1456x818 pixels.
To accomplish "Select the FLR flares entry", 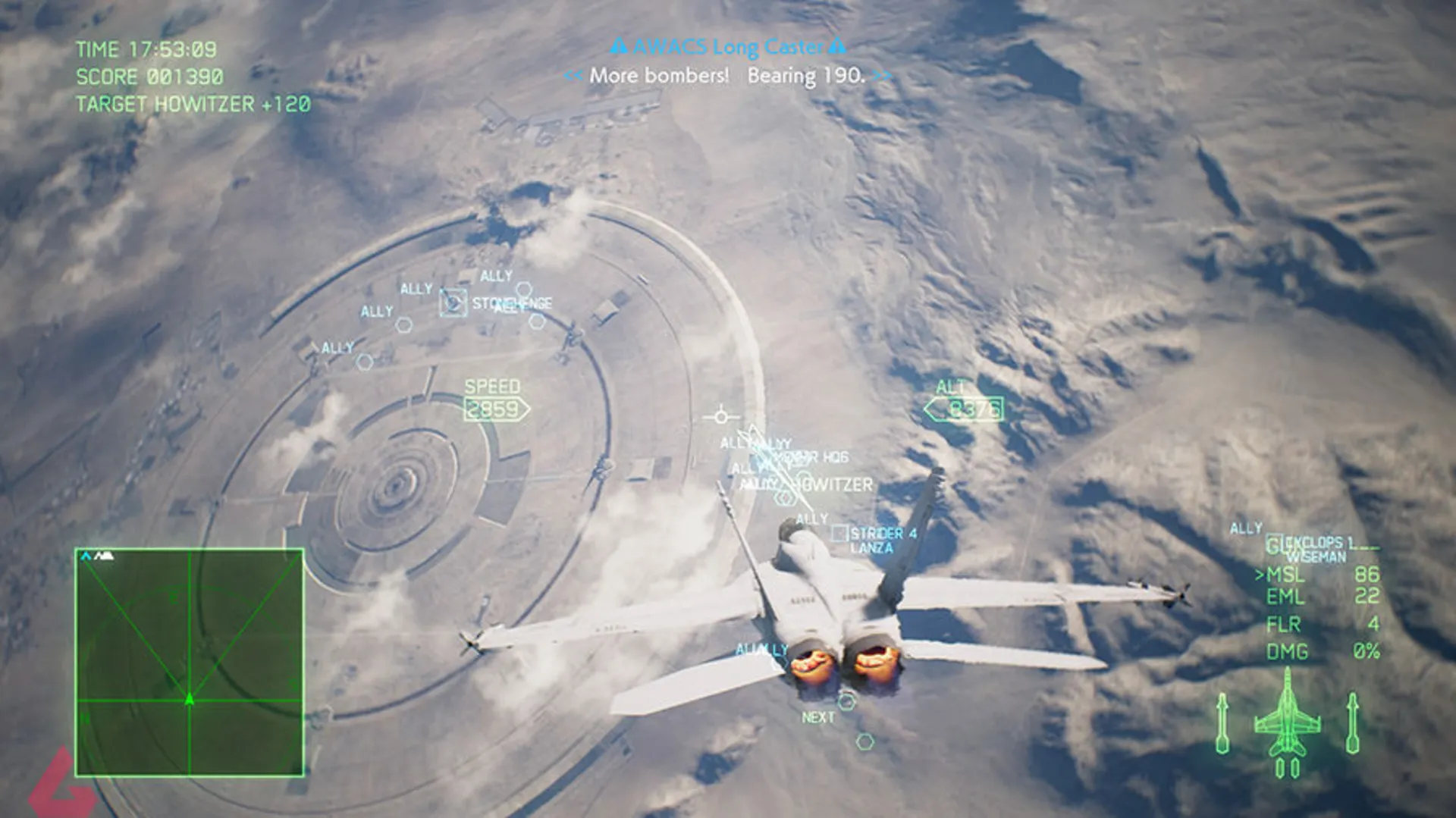I will click(1319, 625).
